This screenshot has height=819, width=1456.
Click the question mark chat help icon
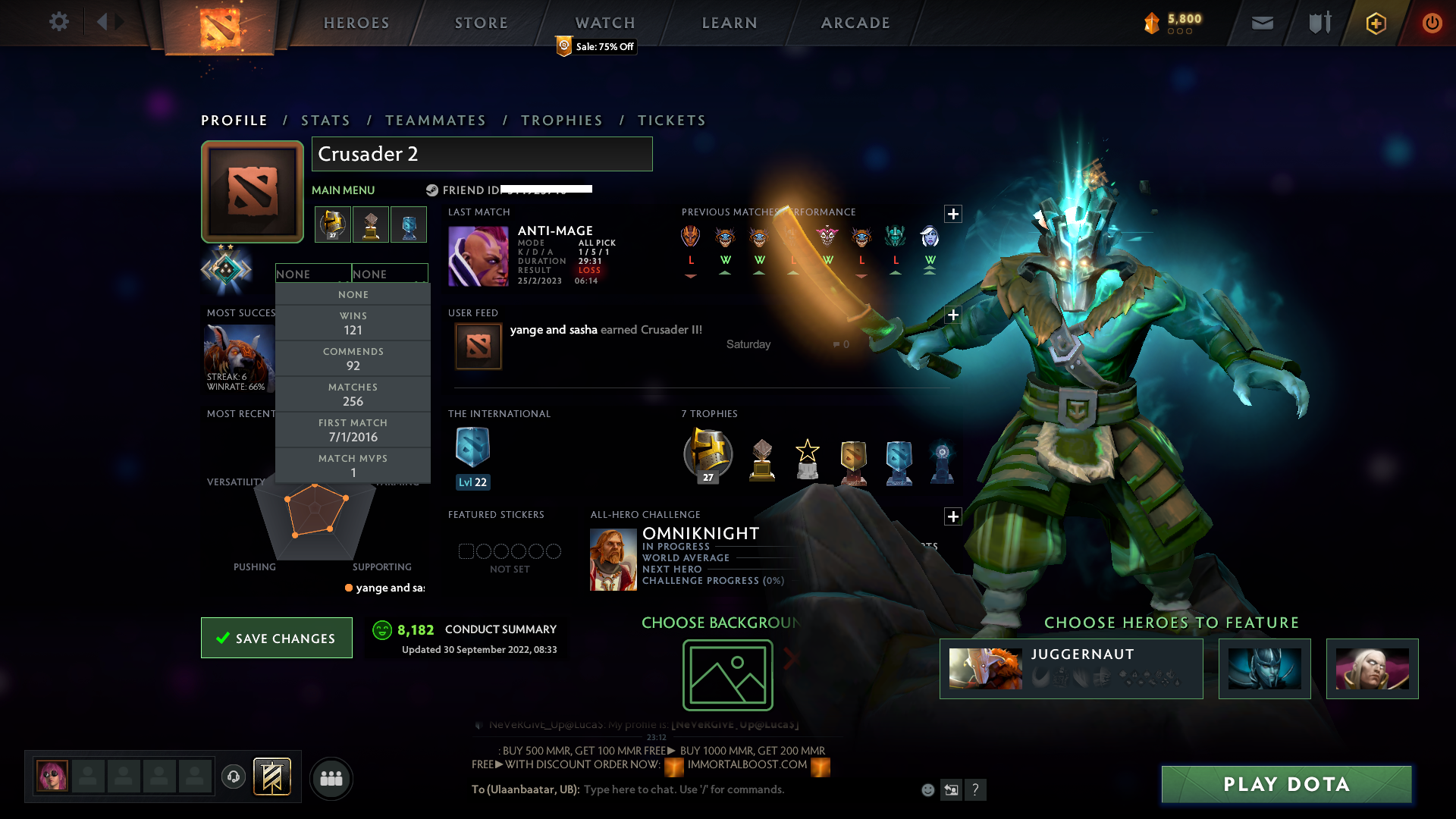pyautogui.click(x=976, y=789)
